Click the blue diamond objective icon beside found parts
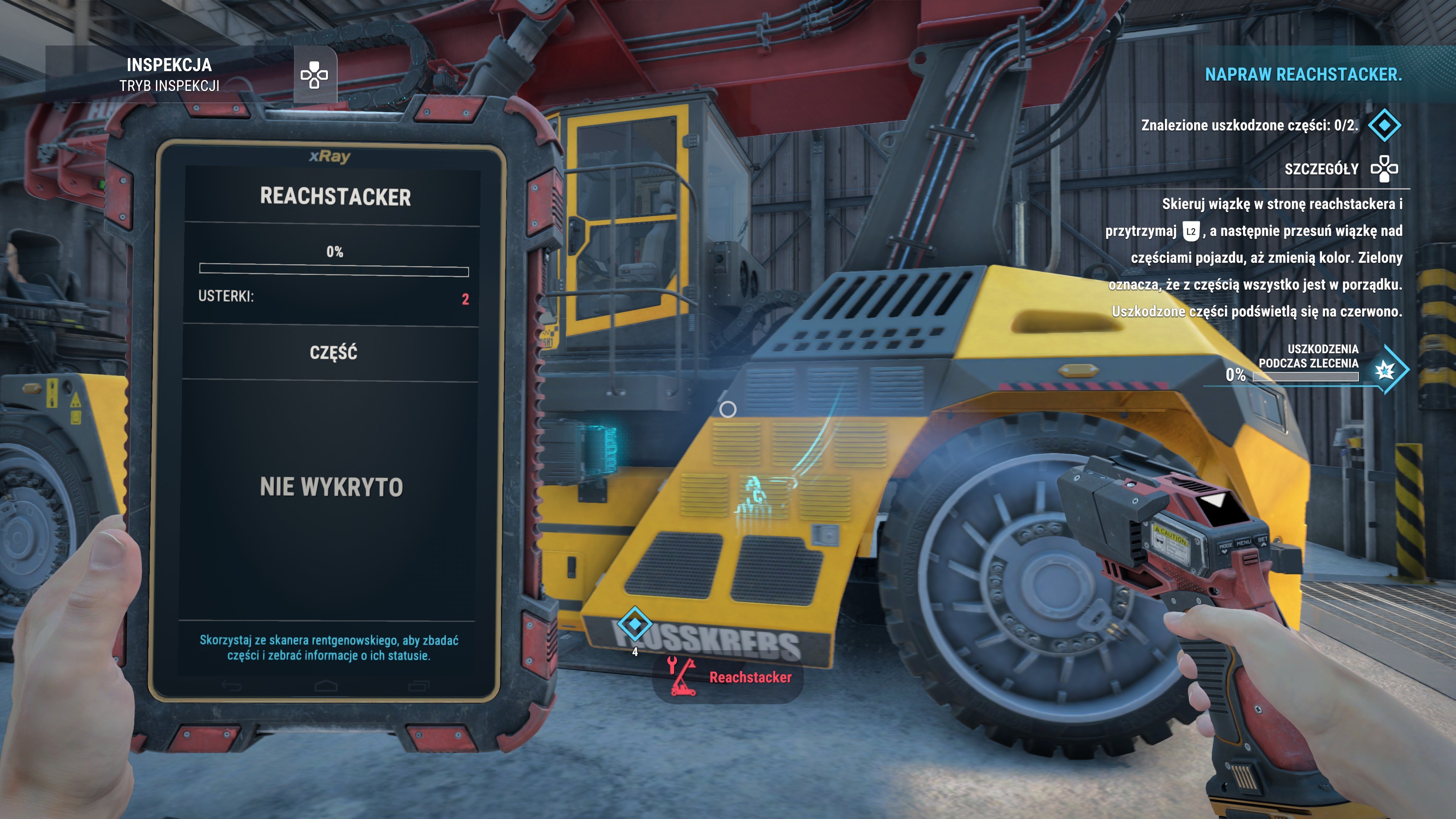The width and height of the screenshot is (1456, 819). (1384, 125)
